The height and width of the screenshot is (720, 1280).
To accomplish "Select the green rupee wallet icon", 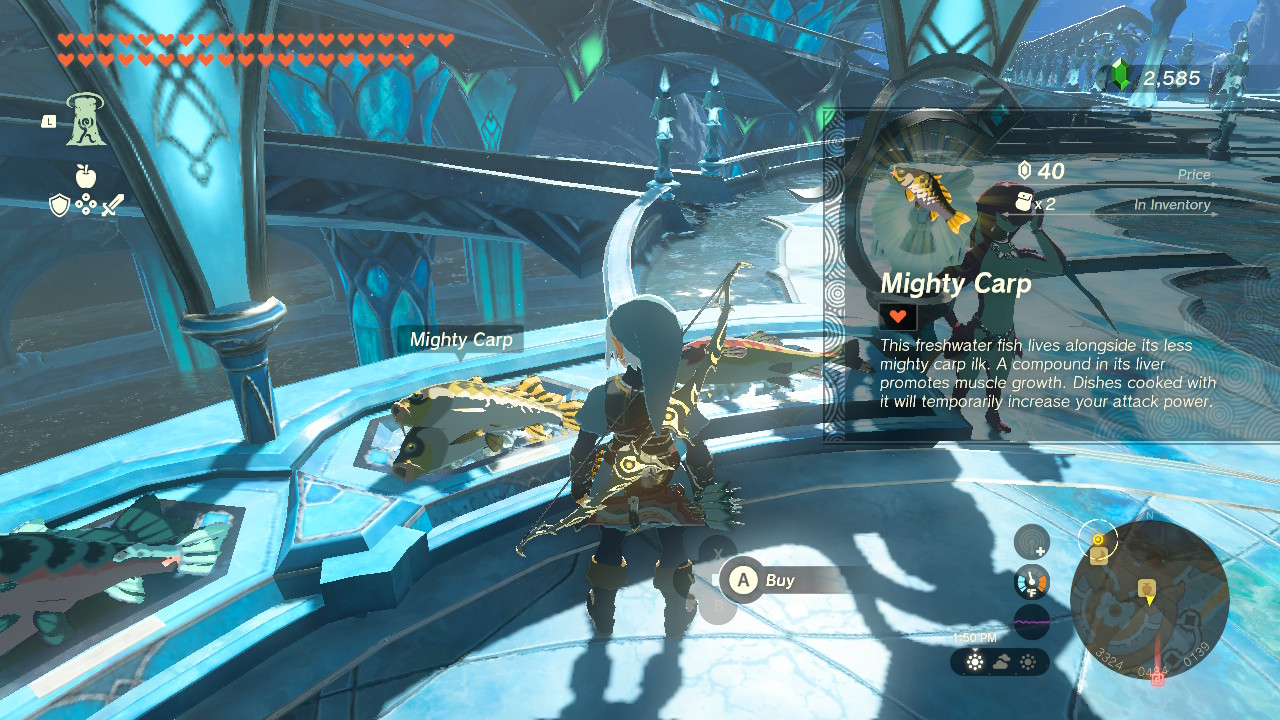I will (1121, 77).
